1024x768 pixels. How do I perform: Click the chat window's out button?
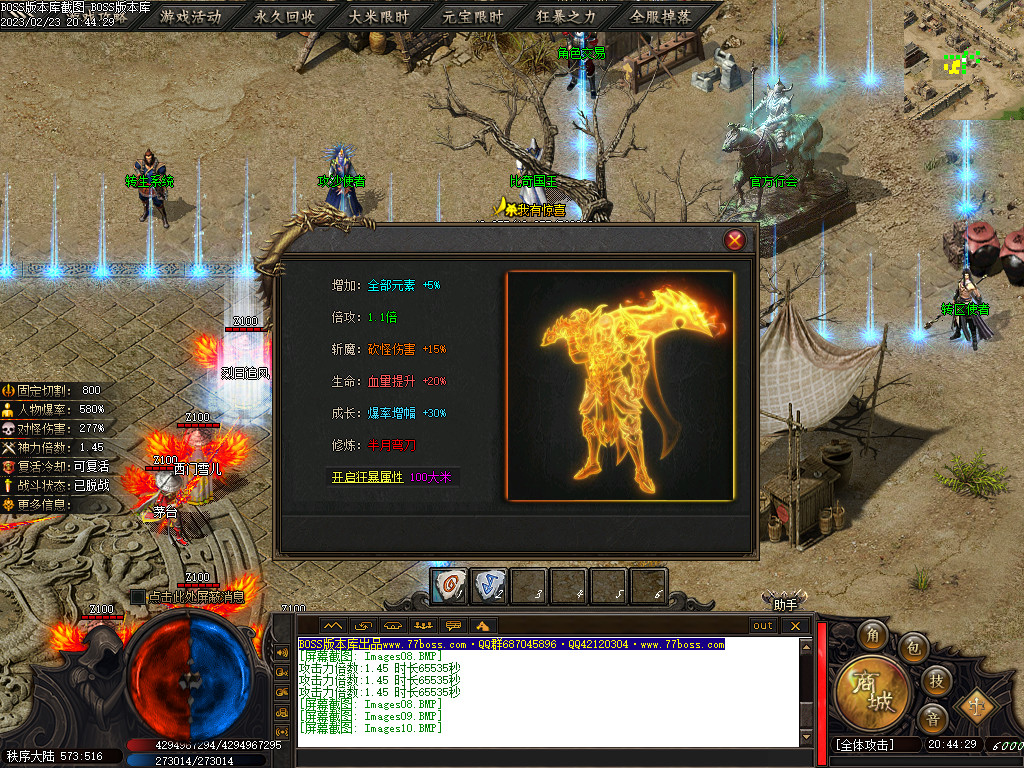[x=763, y=626]
